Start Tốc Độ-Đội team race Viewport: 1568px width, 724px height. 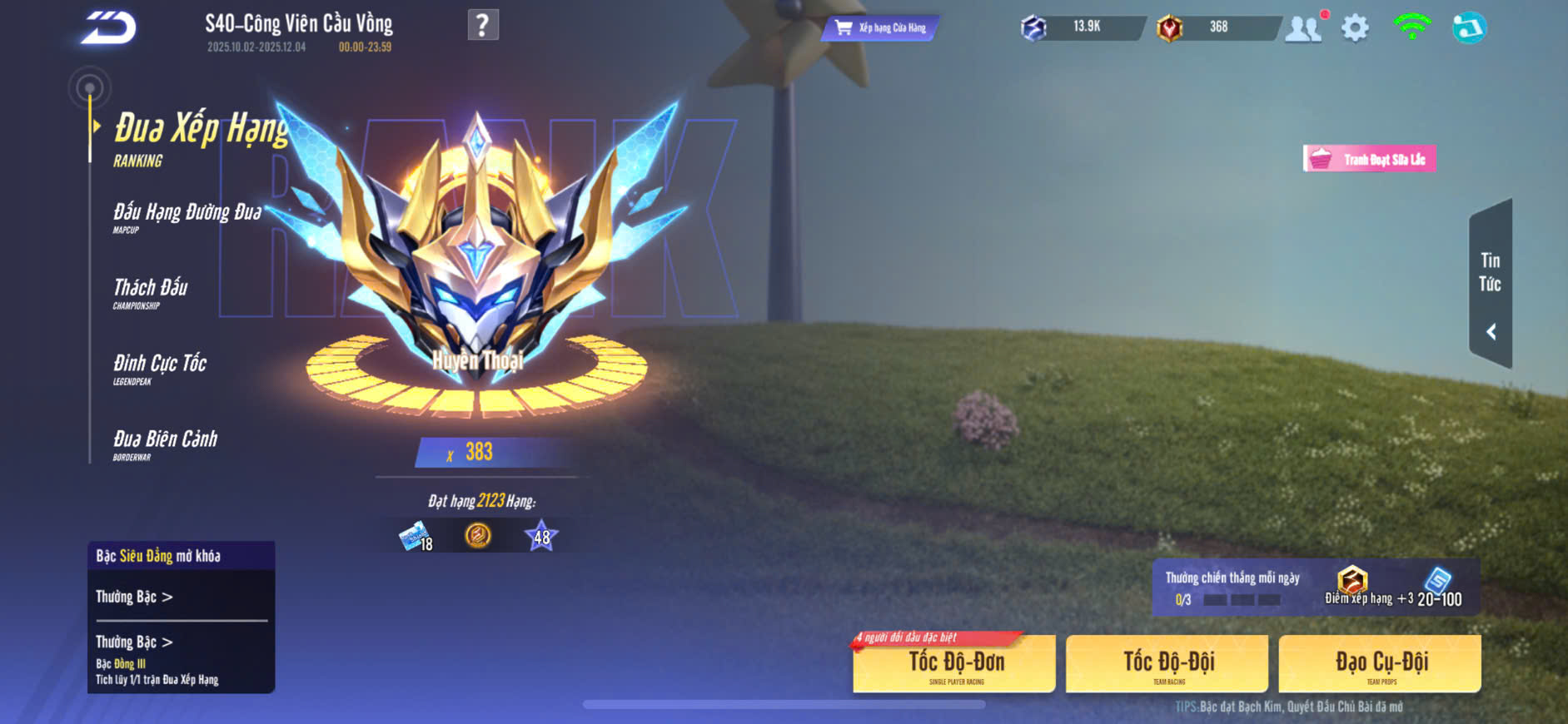[x=1167, y=664]
